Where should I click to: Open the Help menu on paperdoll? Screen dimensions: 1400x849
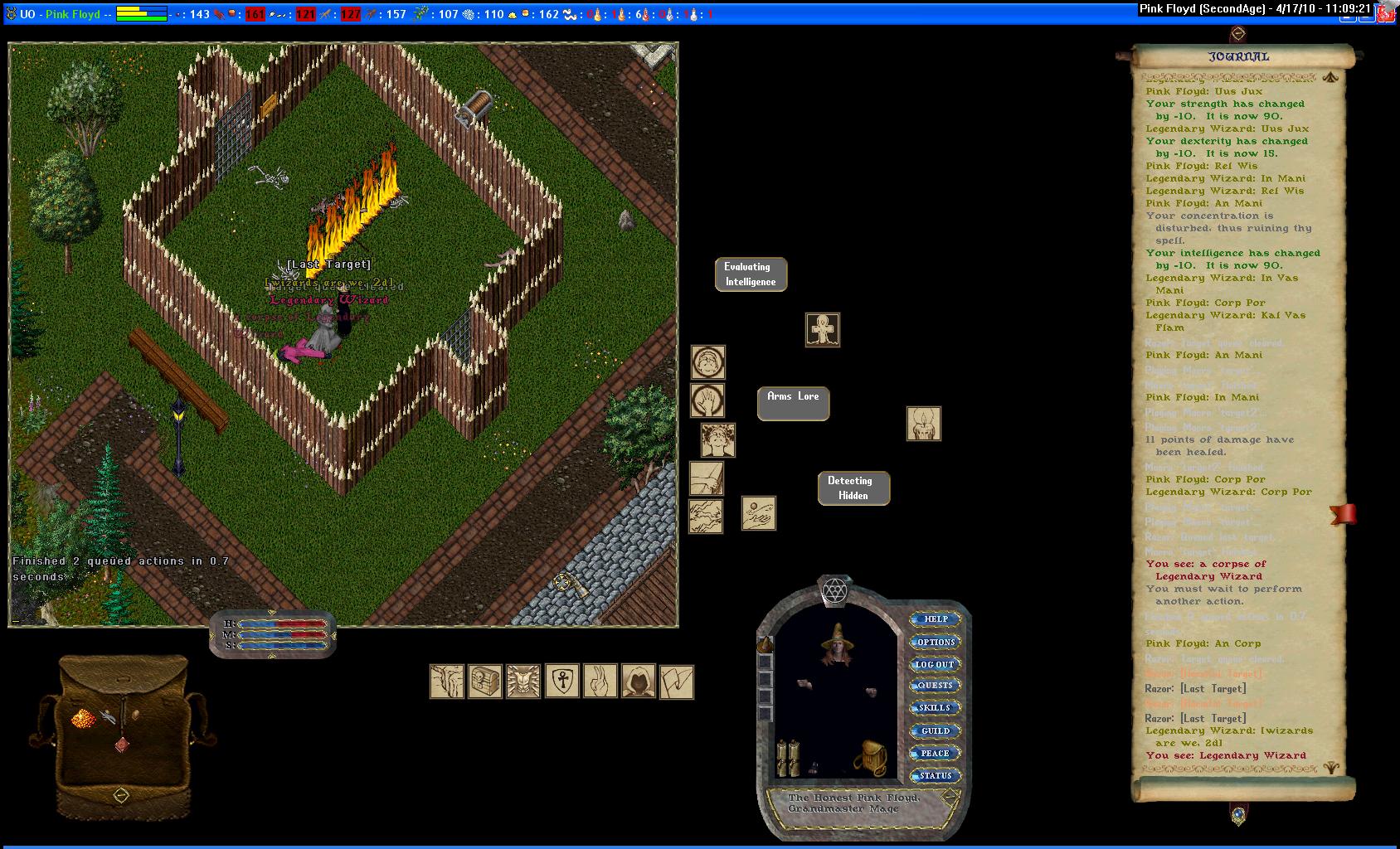pyautogui.click(x=936, y=619)
